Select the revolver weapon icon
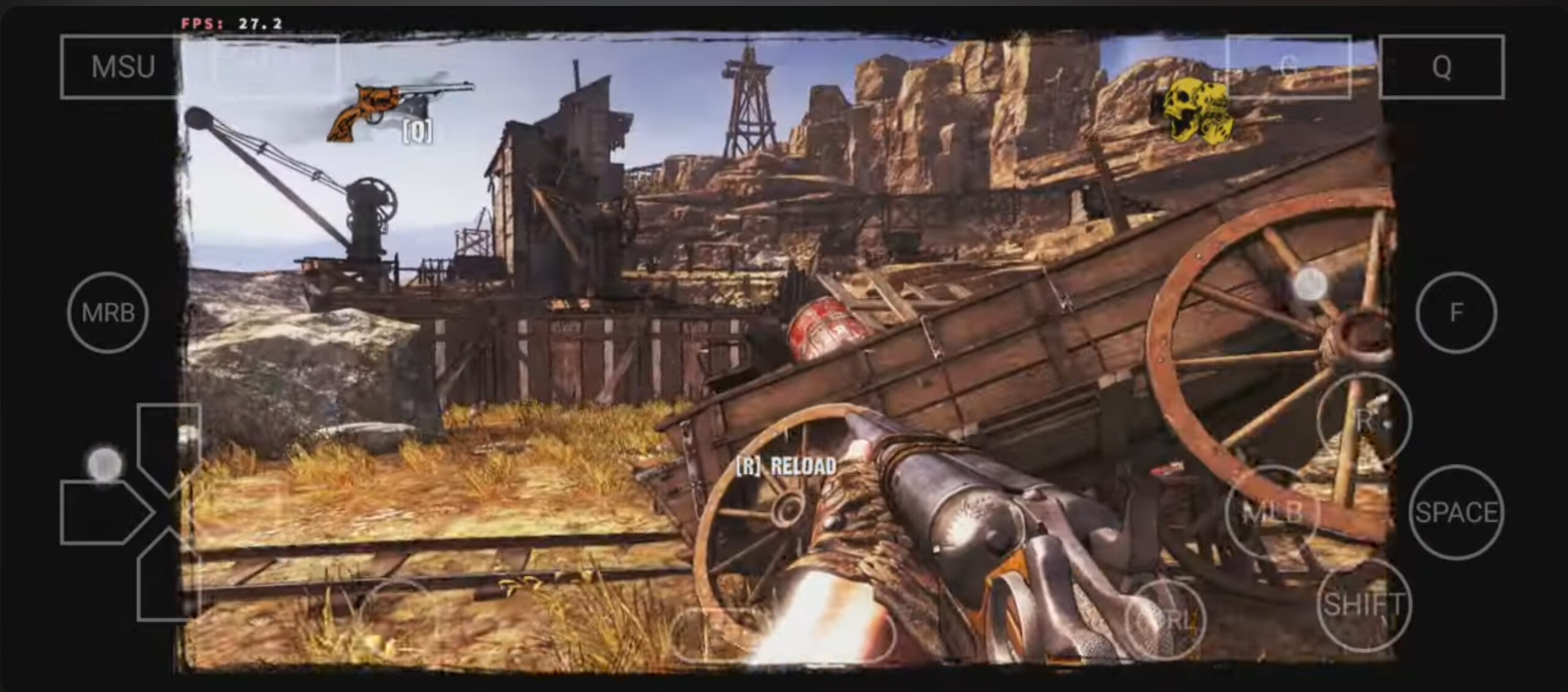1568x692 pixels. click(x=398, y=110)
